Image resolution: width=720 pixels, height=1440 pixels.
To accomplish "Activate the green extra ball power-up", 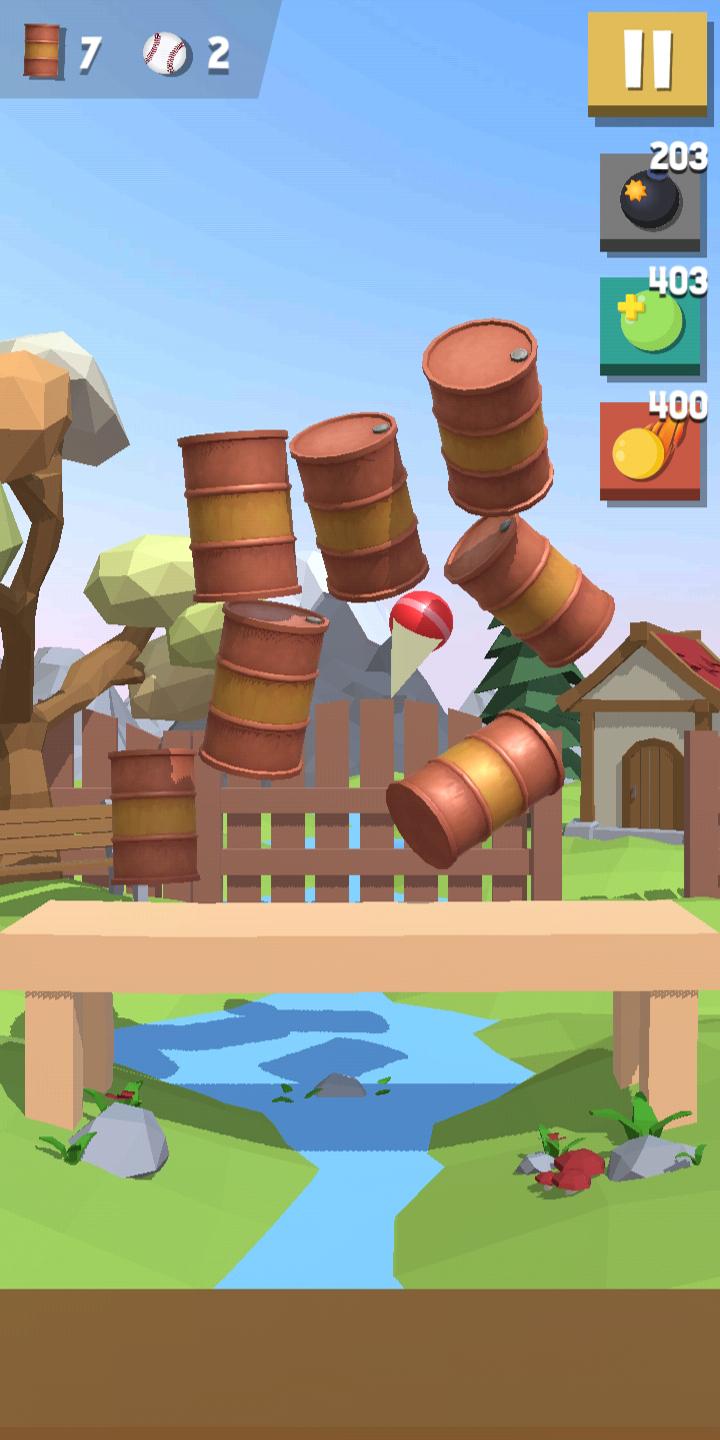I will pos(650,326).
